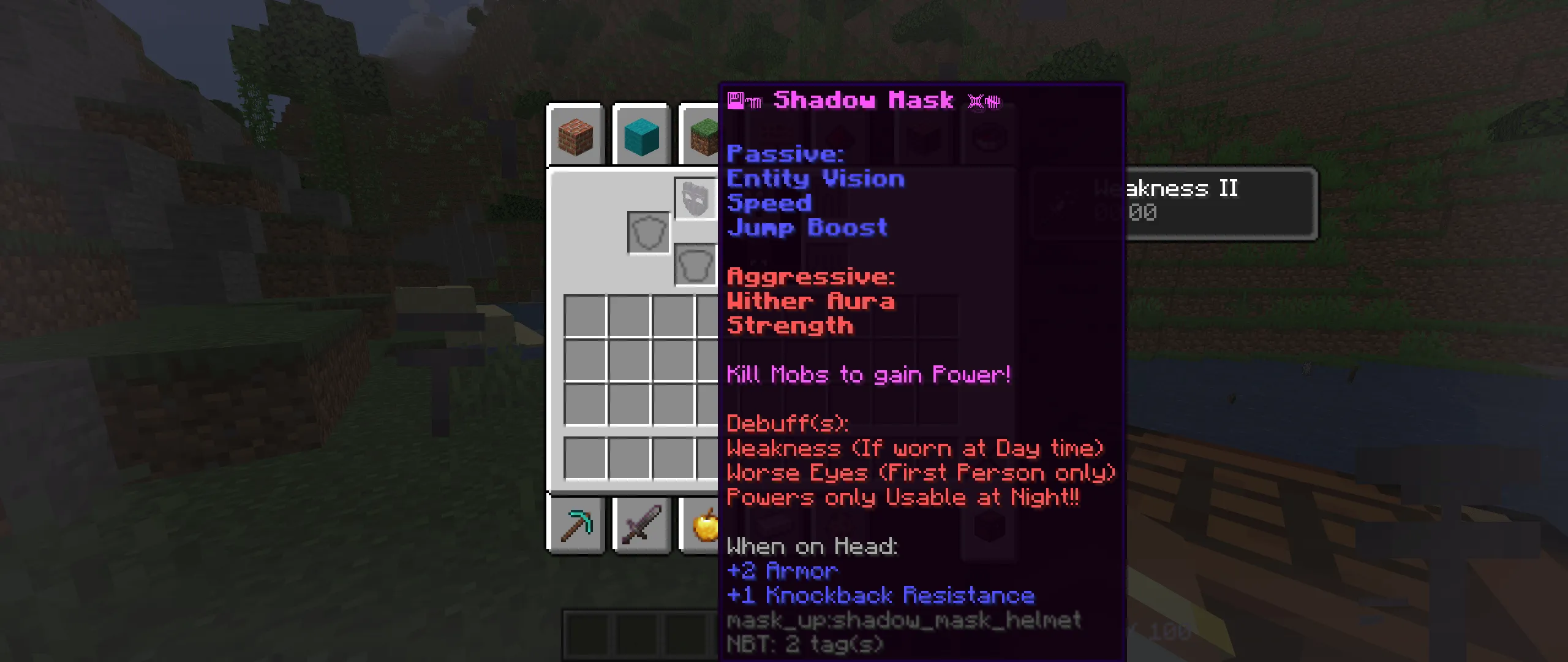
Task: Grab the diamond pickaxe from the hotbar
Action: pos(576,526)
